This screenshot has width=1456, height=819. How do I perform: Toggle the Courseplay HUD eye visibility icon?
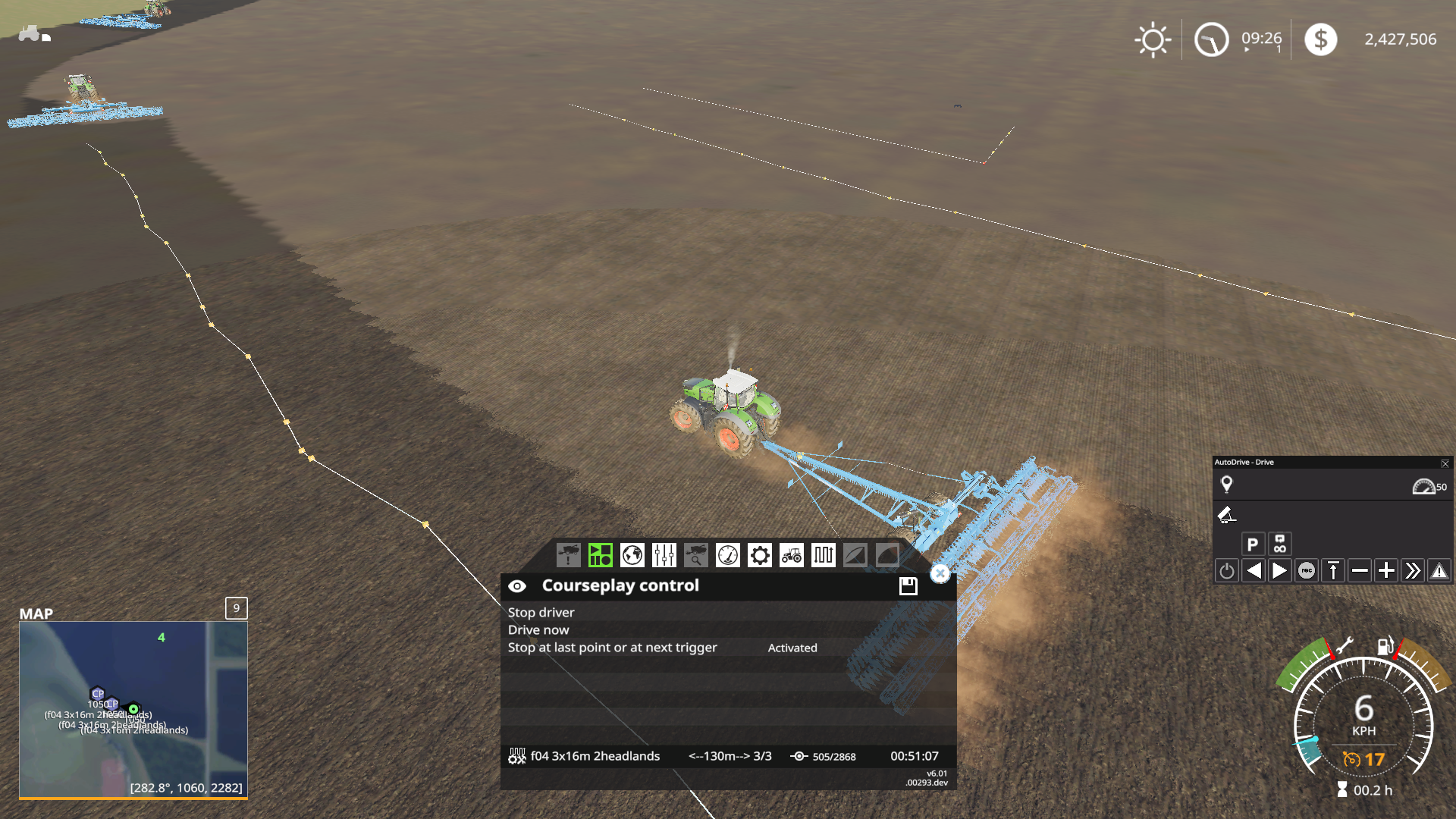(518, 585)
